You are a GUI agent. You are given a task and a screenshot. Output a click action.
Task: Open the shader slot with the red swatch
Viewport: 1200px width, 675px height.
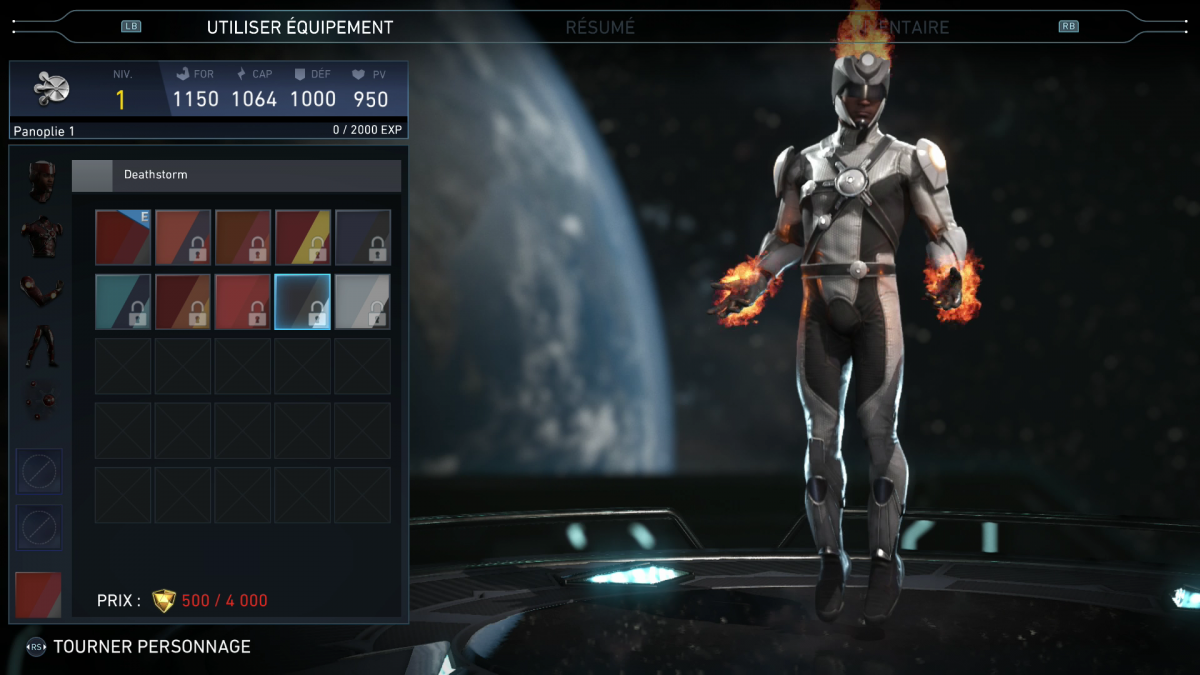pyautogui.click(x=39, y=594)
